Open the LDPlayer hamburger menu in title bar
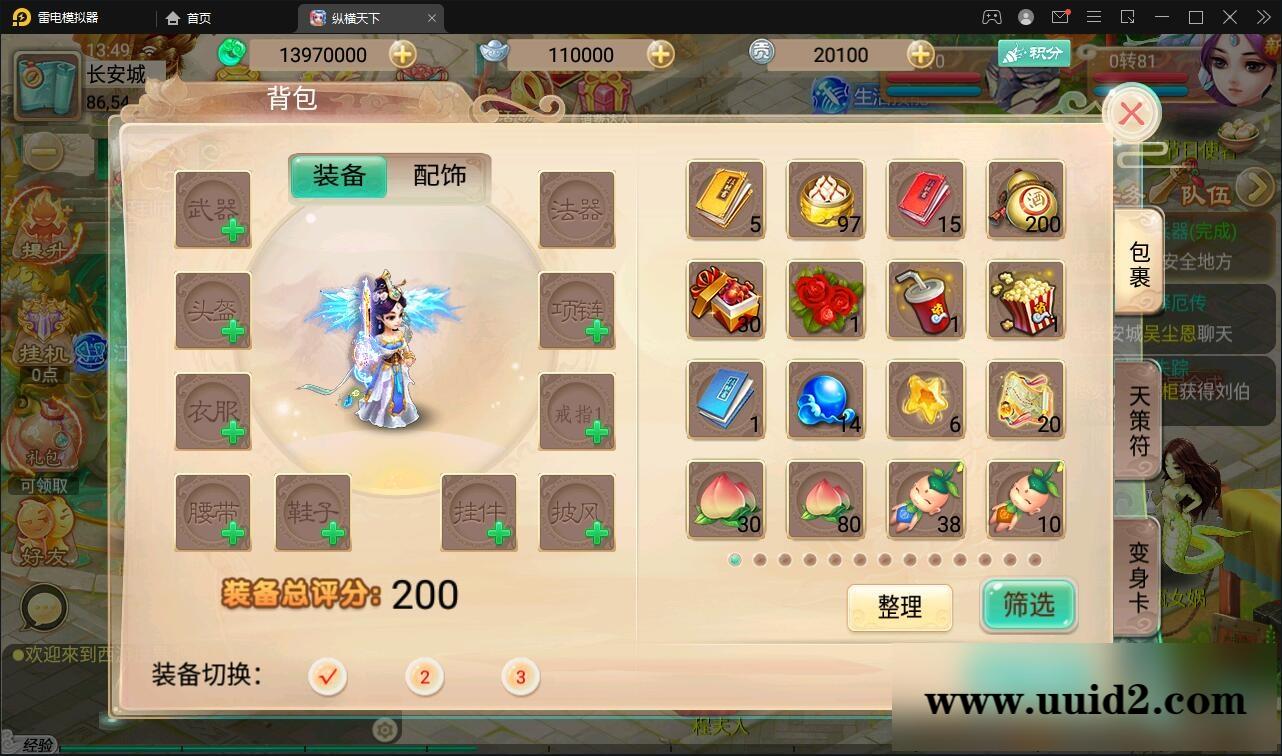Screen dimensions: 1282x756 click(1094, 17)
